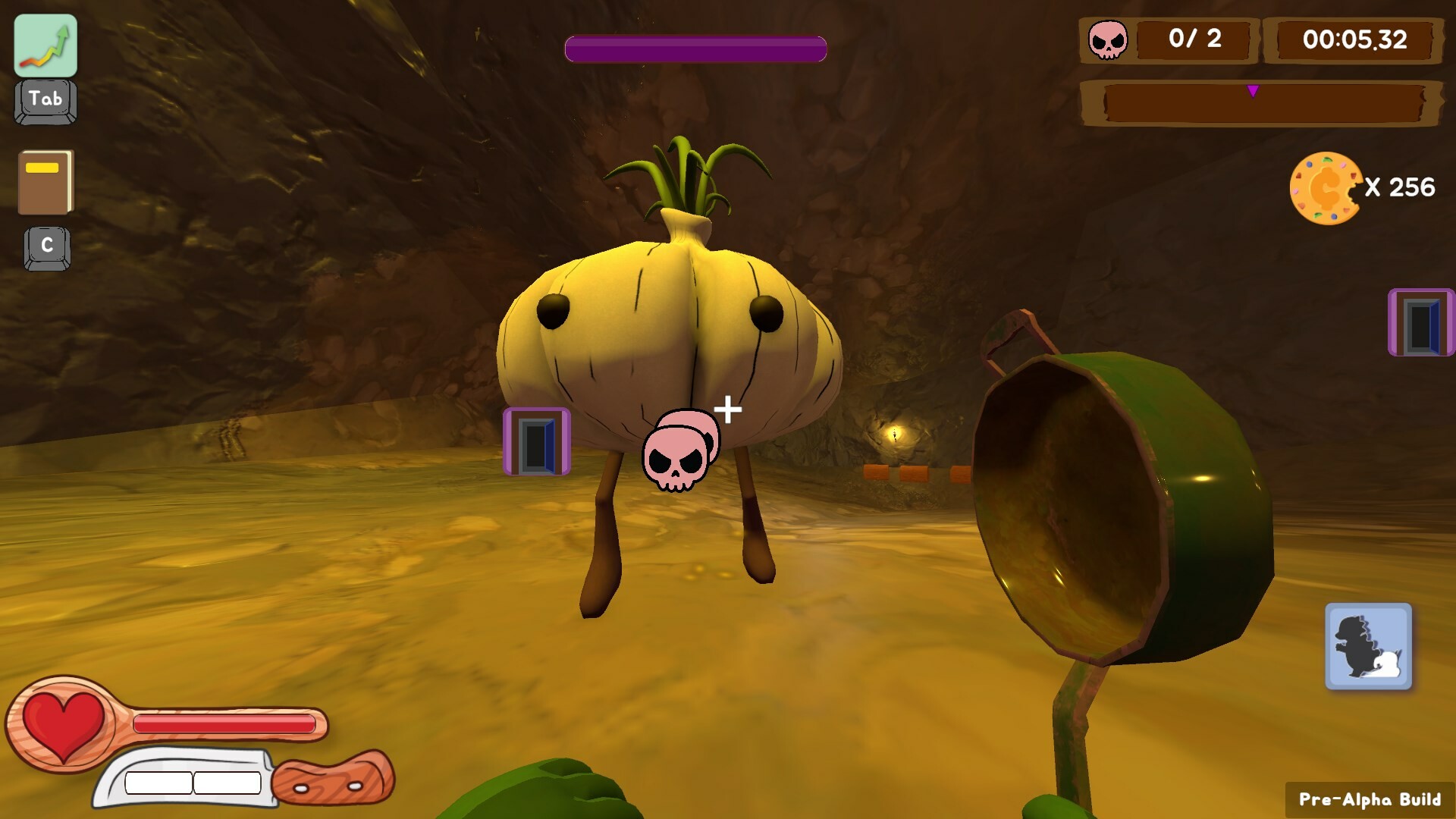Expand the timer panel
This screenshot has height=819, width=1456.
1355,40
